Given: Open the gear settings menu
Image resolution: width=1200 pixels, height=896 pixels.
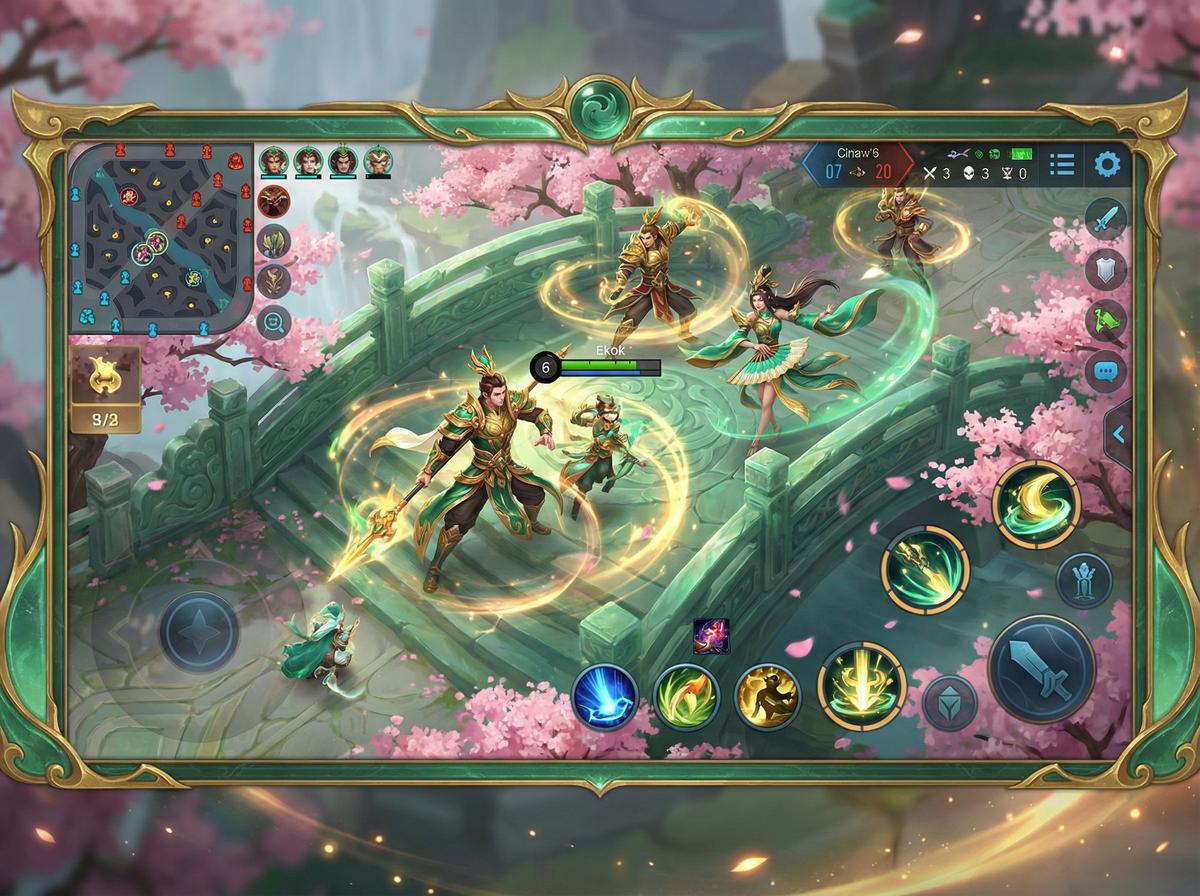Looking at the screenshot, I should point(1107,165).
